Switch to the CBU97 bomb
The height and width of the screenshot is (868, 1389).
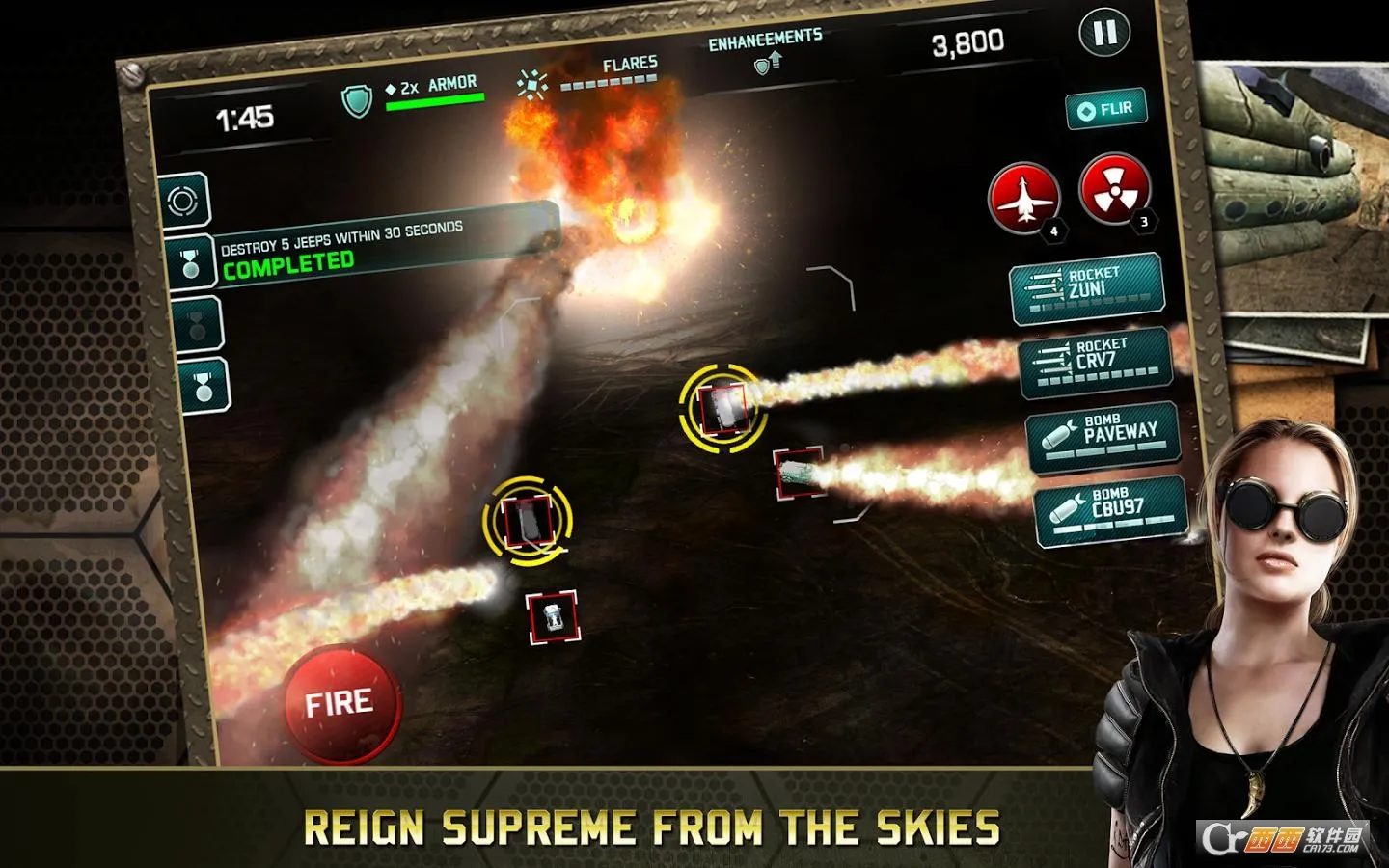click(1109, 508)
